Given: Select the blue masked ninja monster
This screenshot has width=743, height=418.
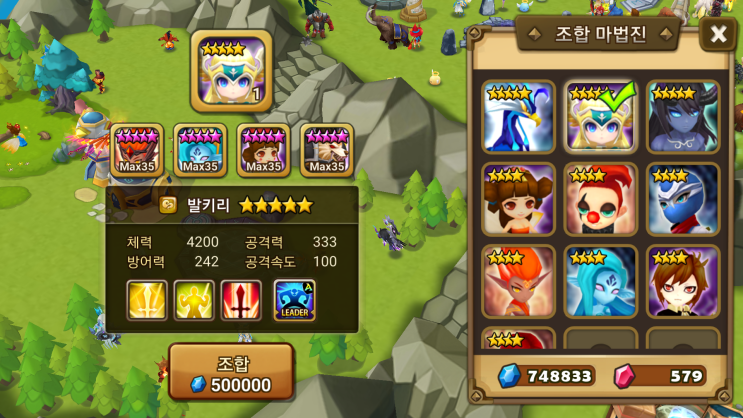Looking at the screenshot, I should [682, 199].
